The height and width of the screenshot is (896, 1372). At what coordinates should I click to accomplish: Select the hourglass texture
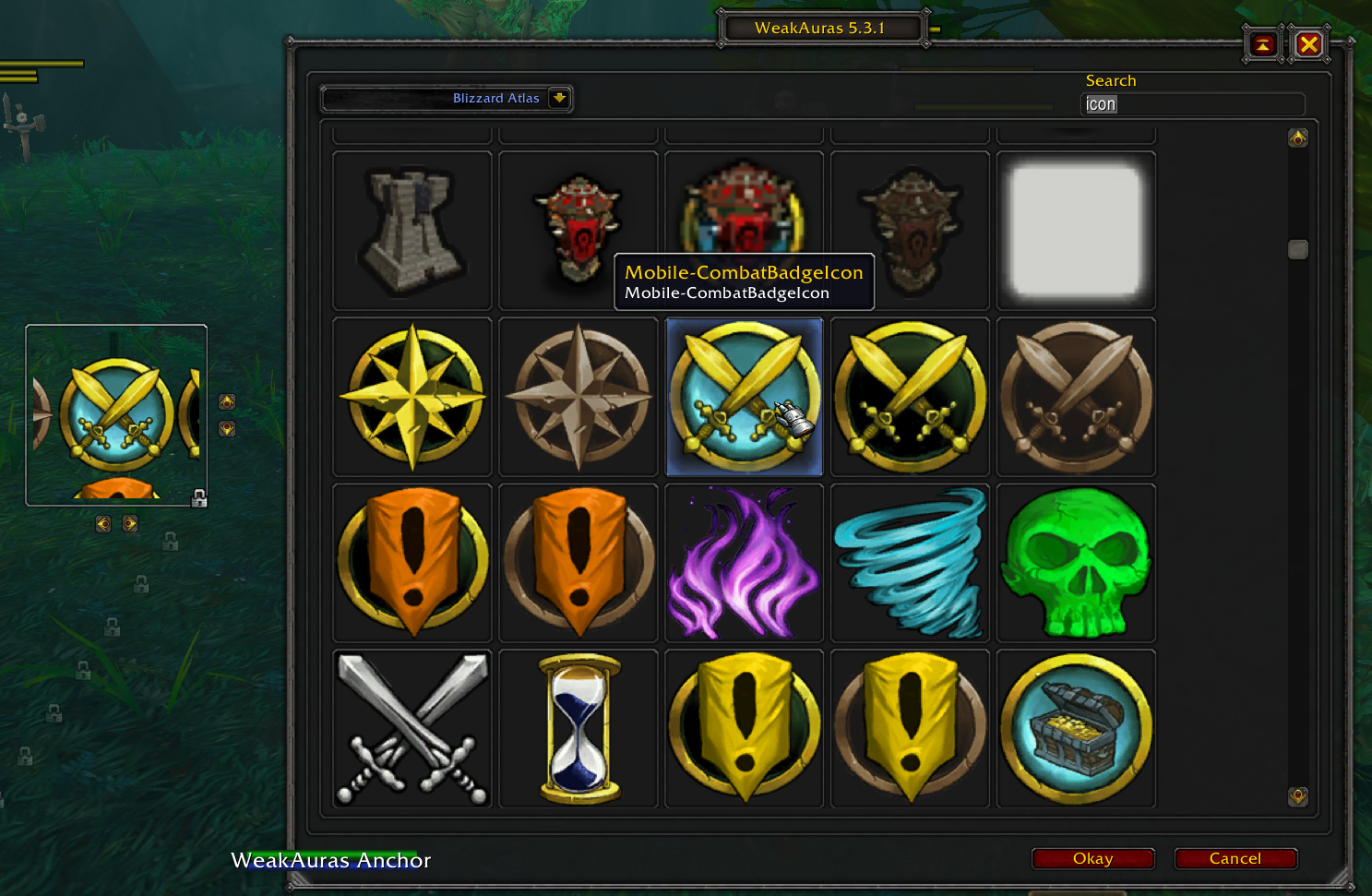[578, 728]
